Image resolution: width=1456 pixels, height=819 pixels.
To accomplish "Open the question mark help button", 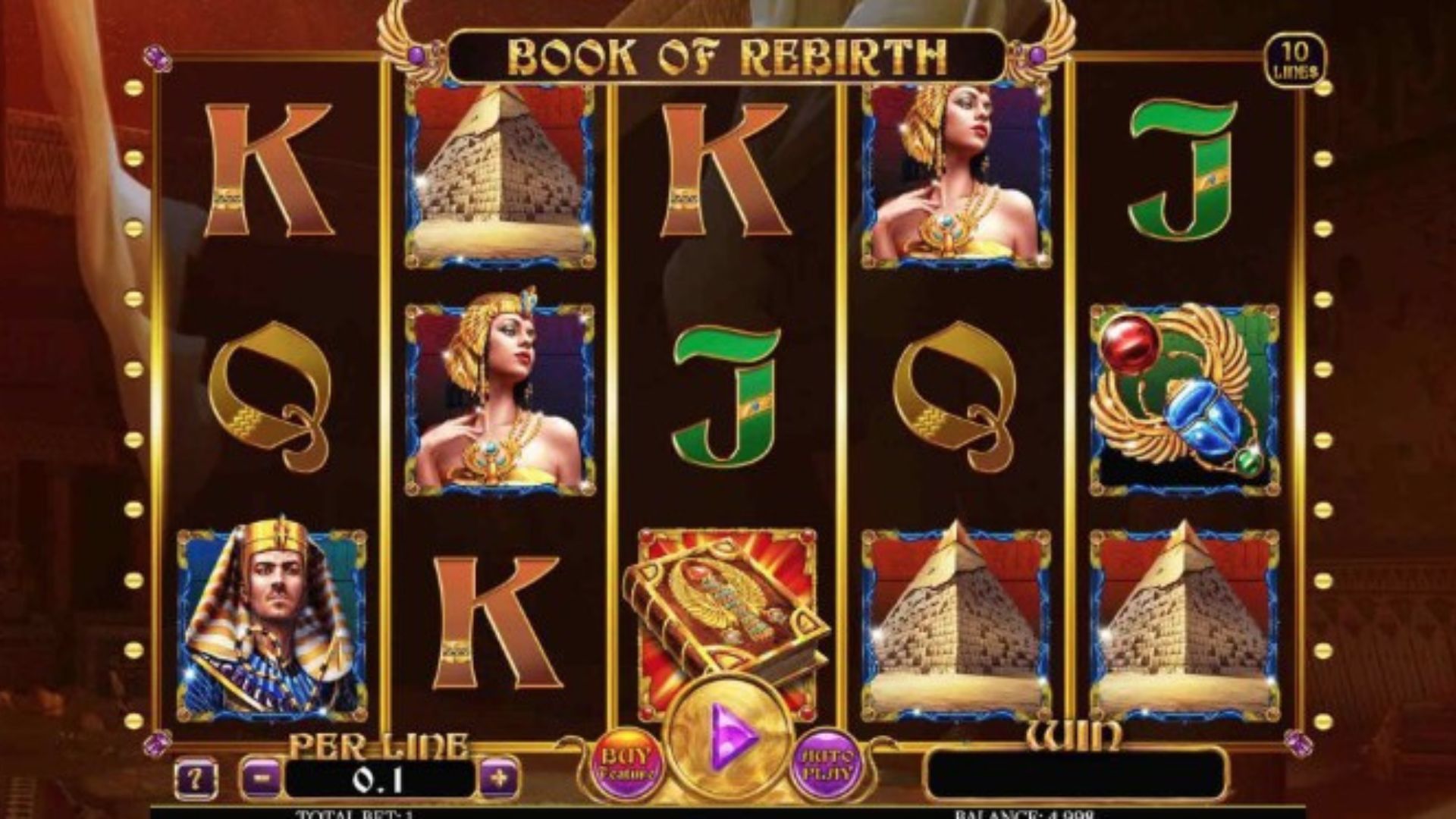I will pos(196,779).
